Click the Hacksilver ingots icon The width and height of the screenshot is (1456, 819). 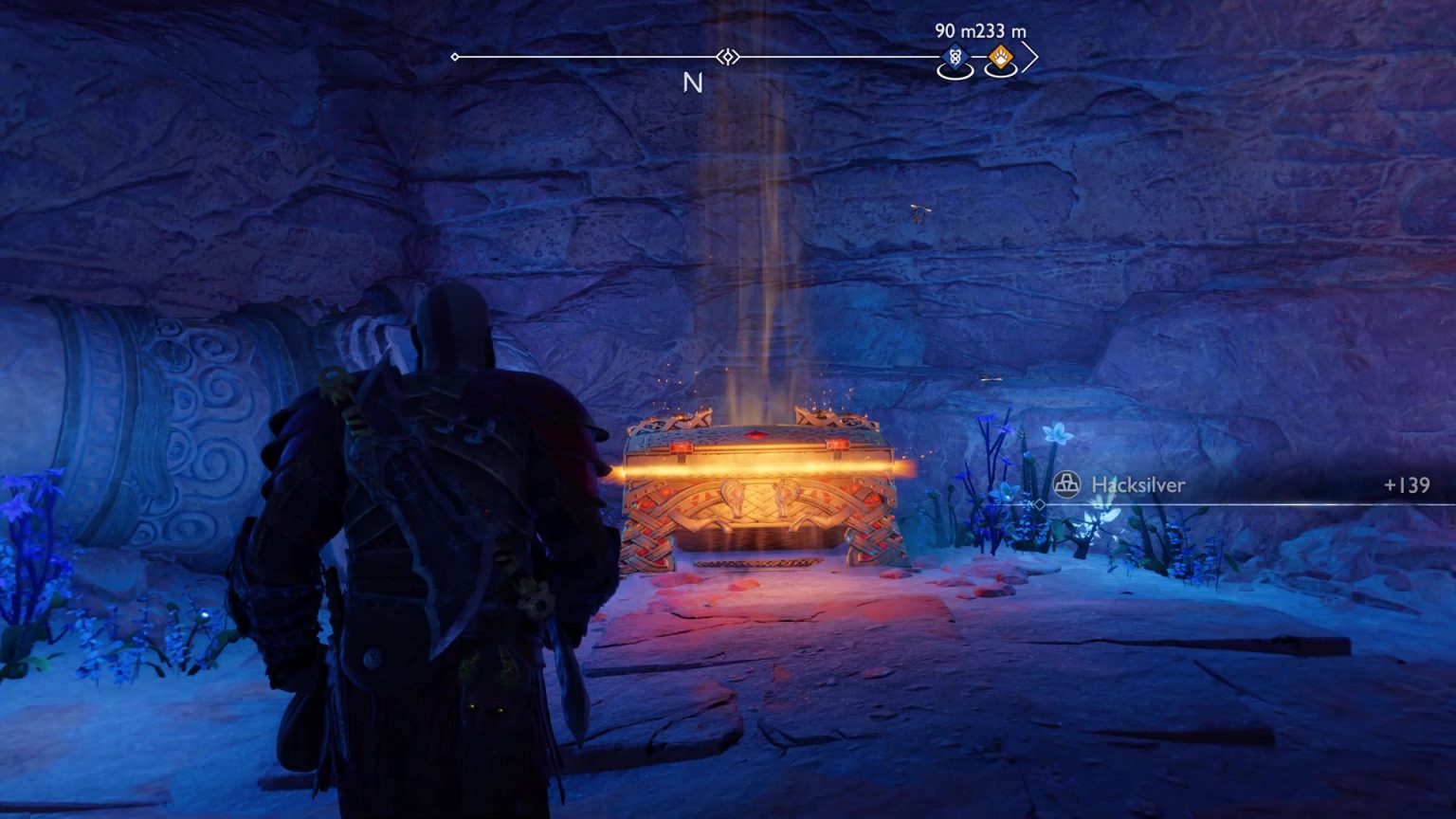tap(1067, 482)
